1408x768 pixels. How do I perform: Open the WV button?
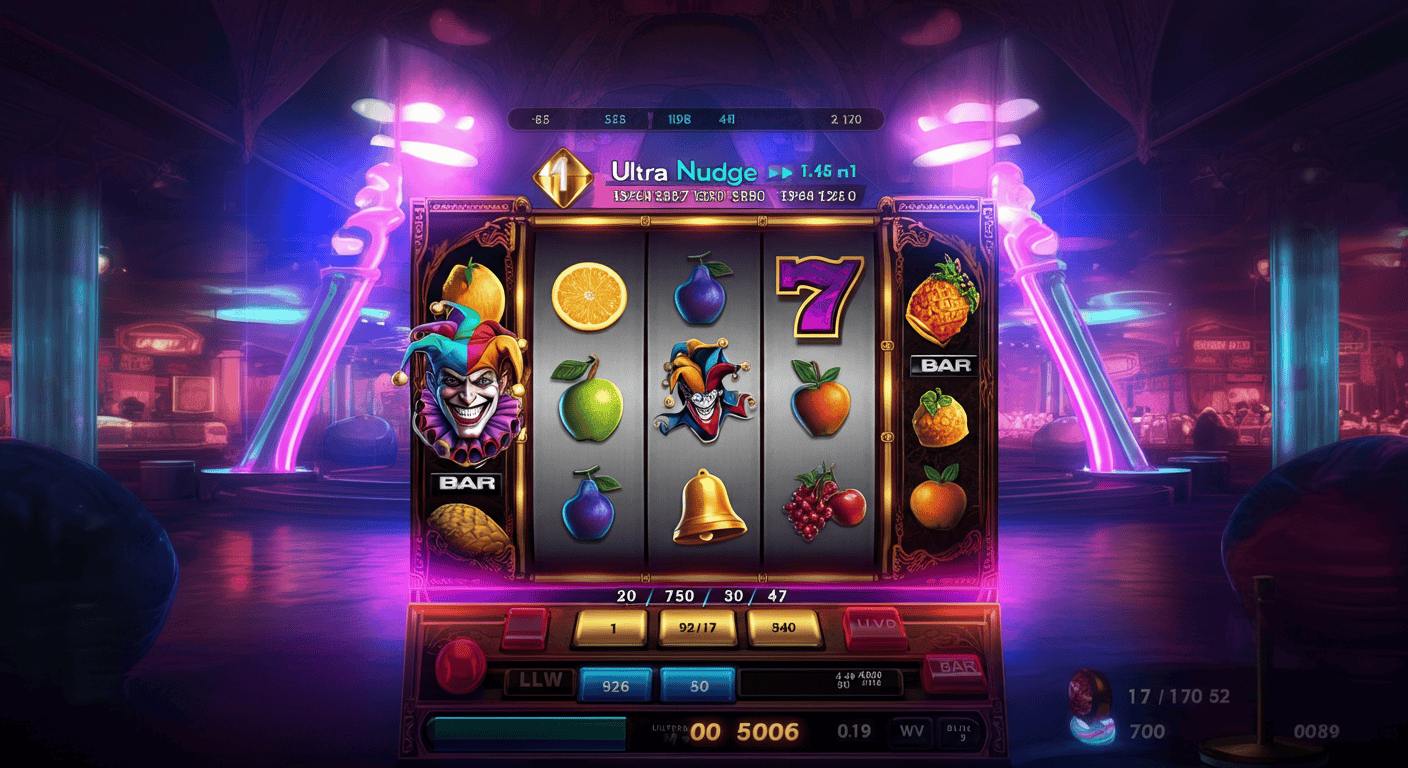(911, 731)
